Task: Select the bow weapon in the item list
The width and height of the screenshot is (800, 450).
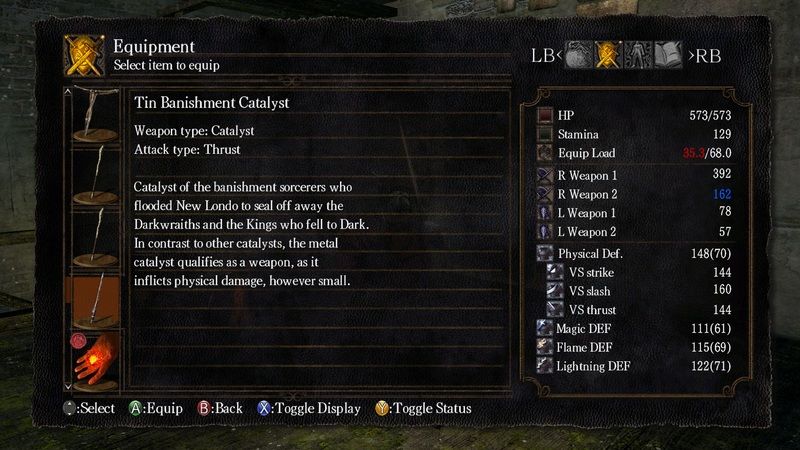Action: 99,113
